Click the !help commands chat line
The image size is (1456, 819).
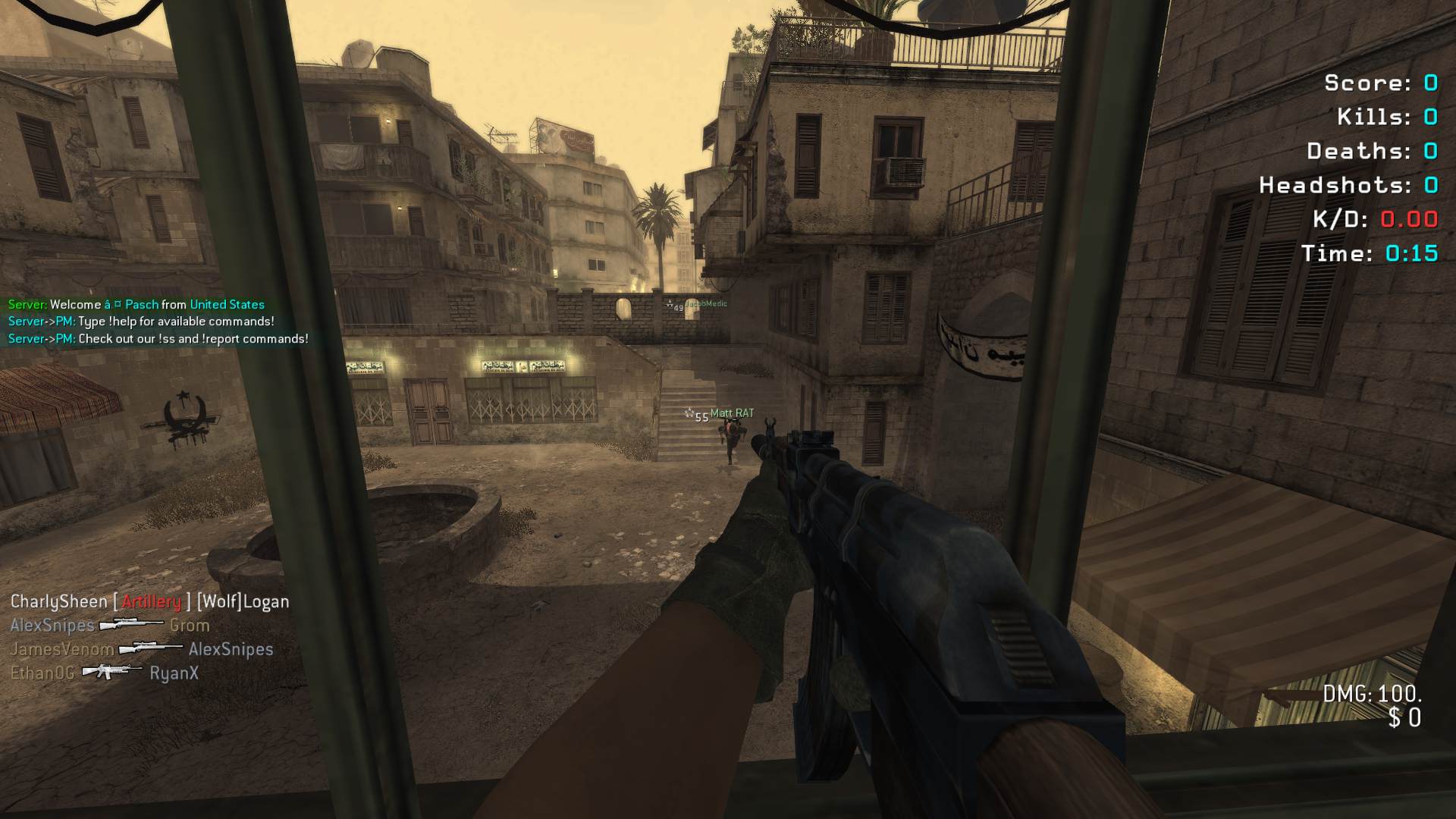tap(141, 322)
